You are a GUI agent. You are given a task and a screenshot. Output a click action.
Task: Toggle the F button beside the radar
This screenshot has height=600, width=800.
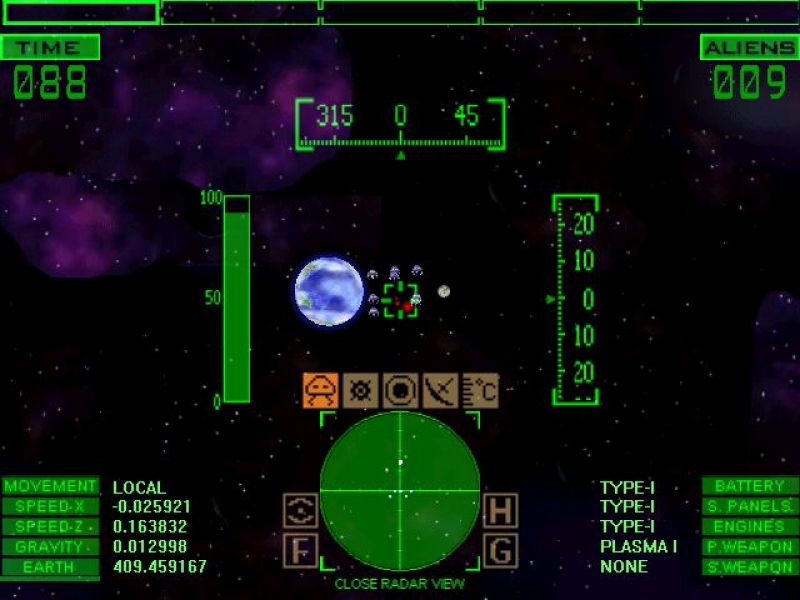click(300, 550)
